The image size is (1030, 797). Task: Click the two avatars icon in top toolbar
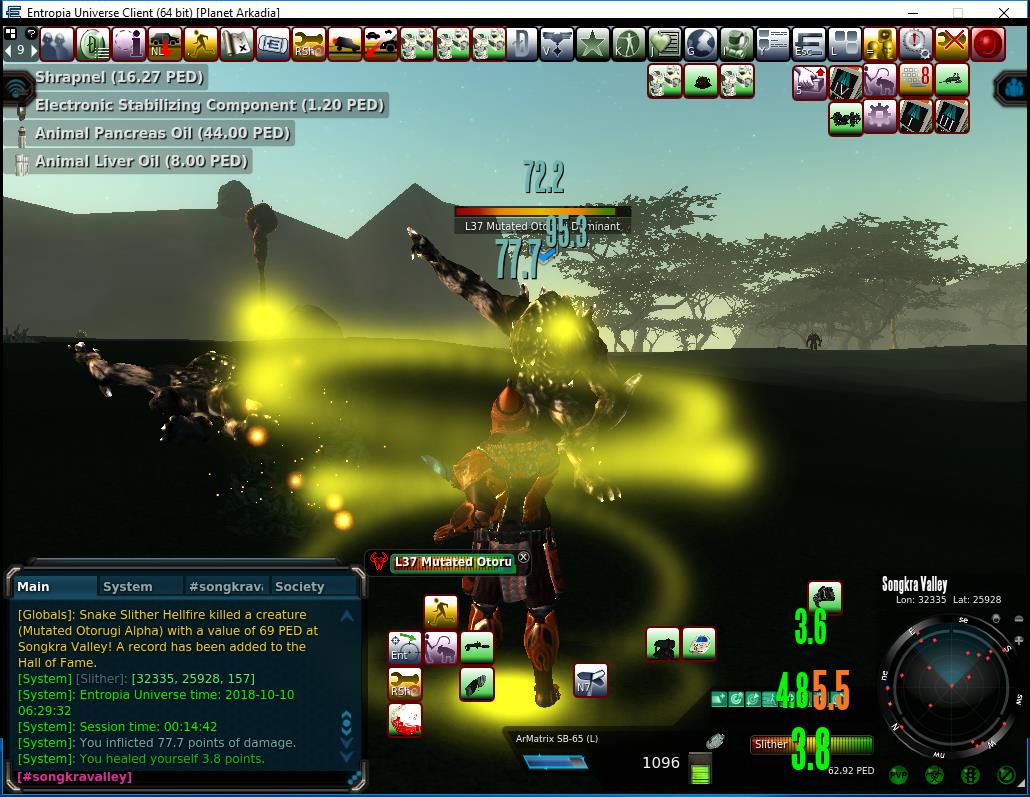click(57, 44)
